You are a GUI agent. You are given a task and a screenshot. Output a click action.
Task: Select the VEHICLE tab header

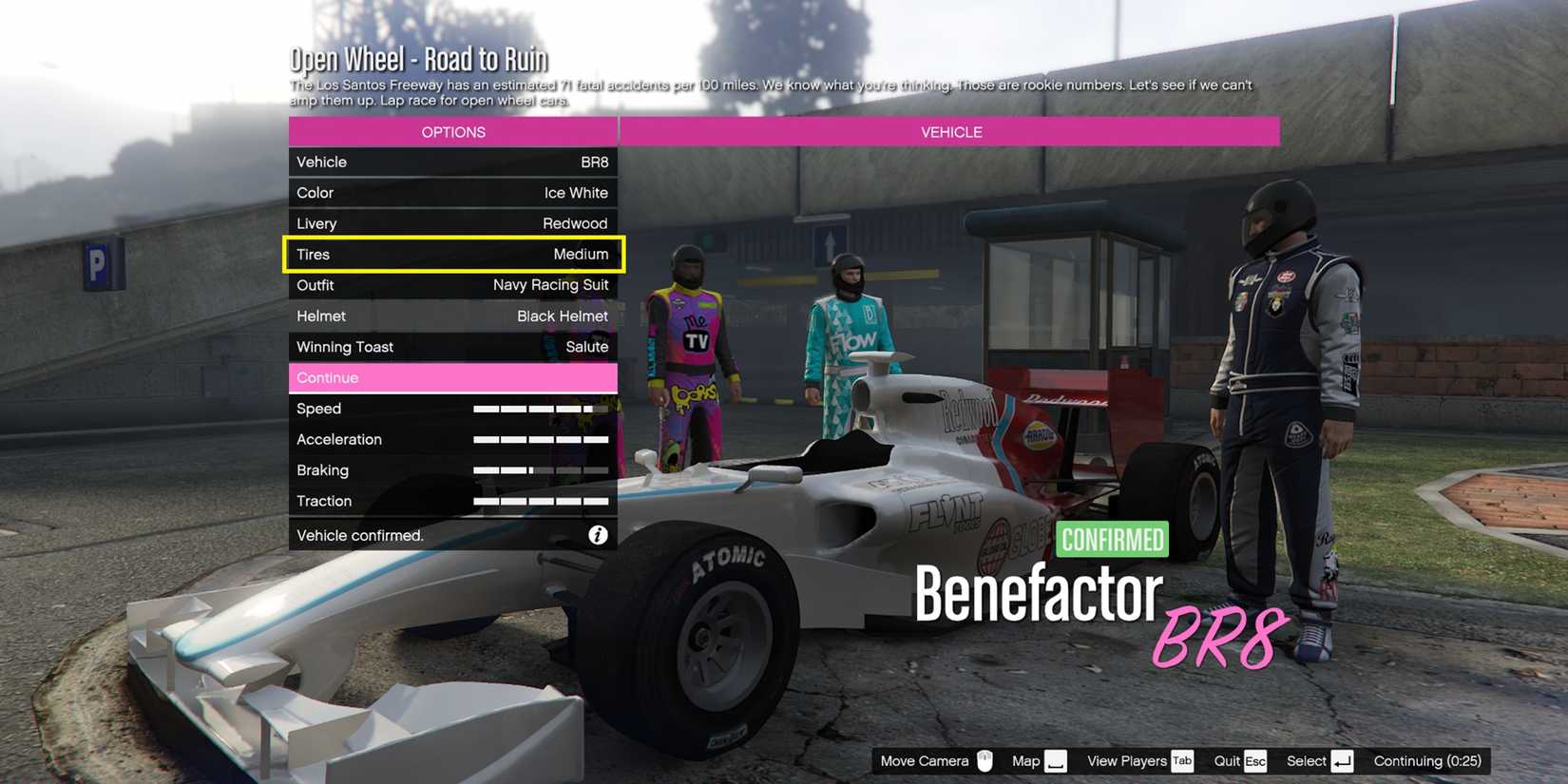click(x=950, y=131)
